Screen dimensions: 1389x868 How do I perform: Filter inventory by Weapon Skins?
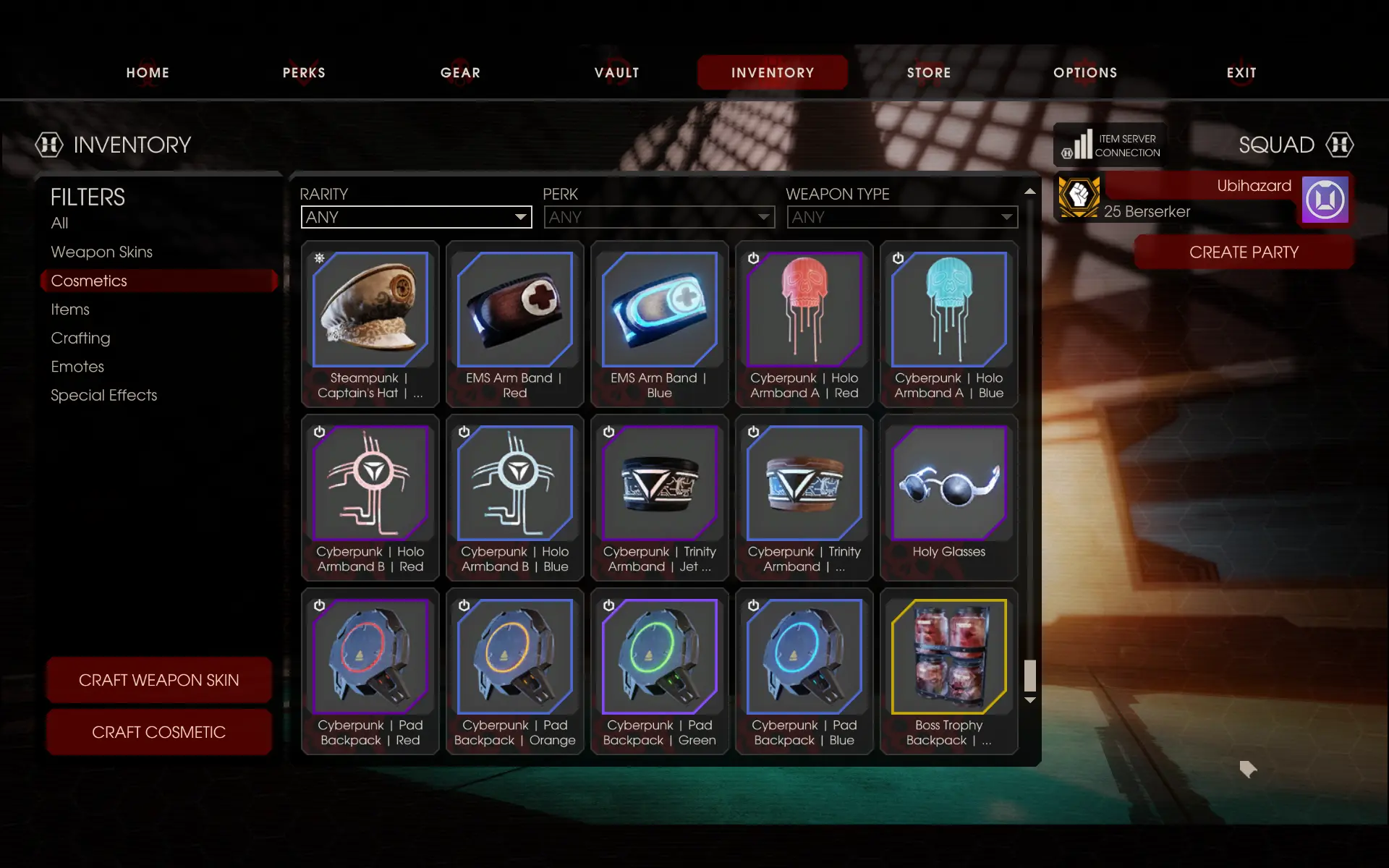click(101, 252)
